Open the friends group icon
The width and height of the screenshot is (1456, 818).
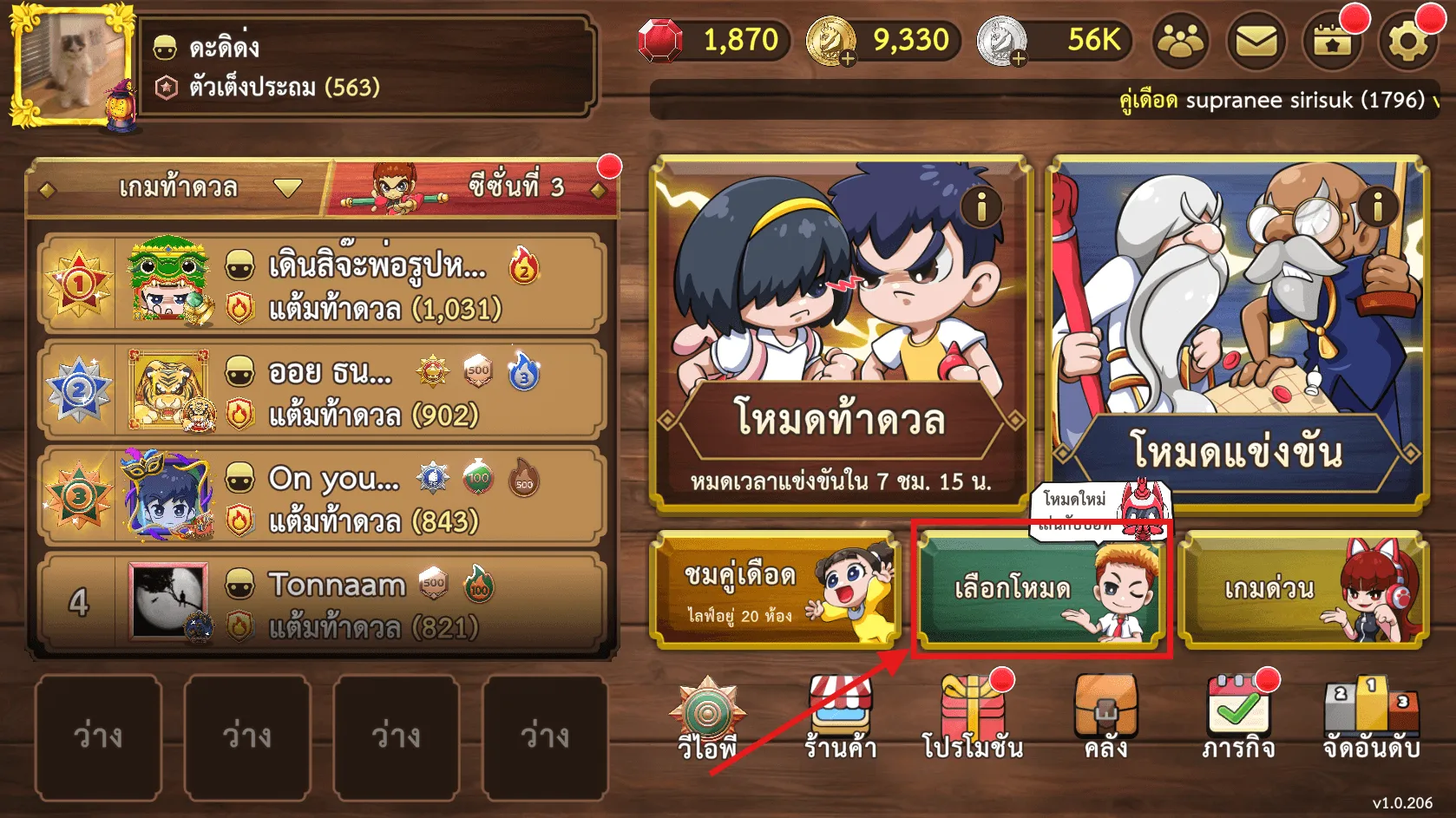[1181, 42]
